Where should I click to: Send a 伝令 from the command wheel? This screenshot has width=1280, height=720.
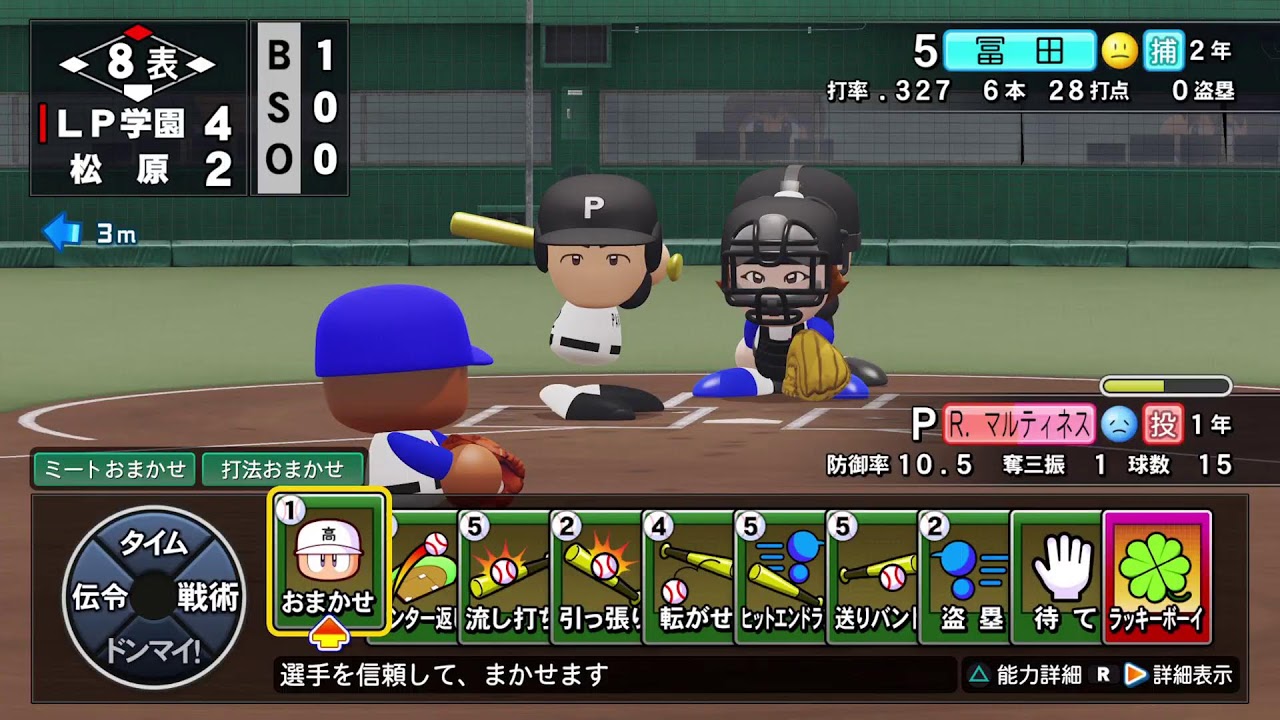100,597
